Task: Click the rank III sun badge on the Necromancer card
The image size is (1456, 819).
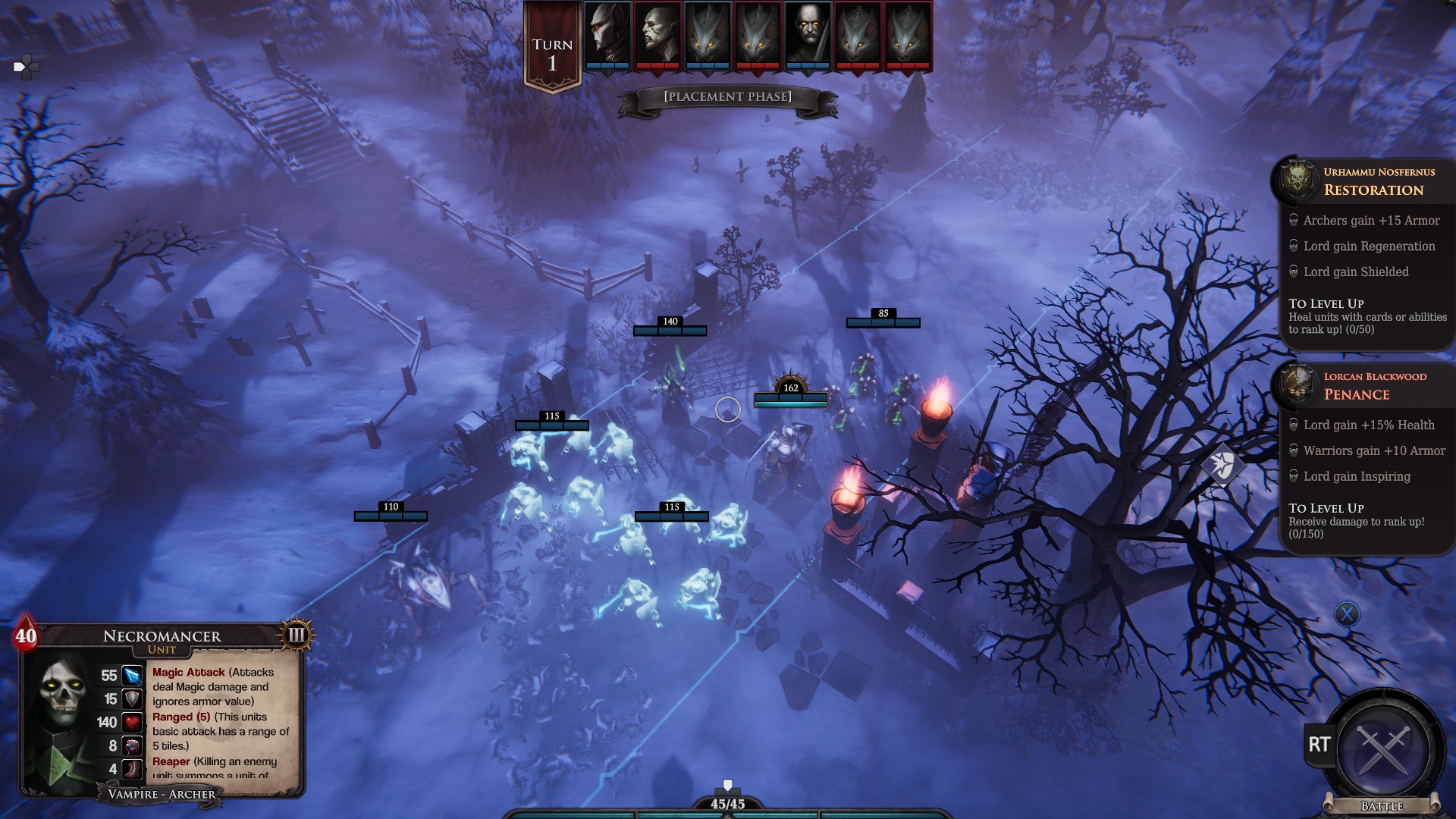Action: 296,635
